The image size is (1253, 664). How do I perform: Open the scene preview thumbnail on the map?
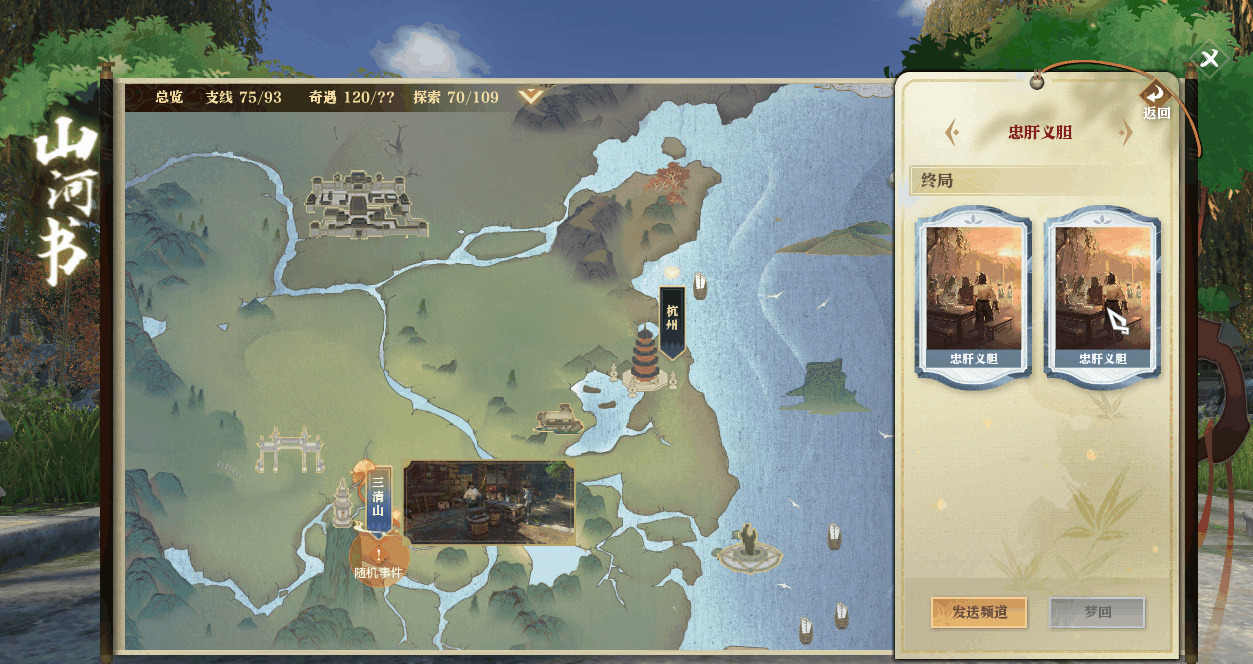click(489, 503)
